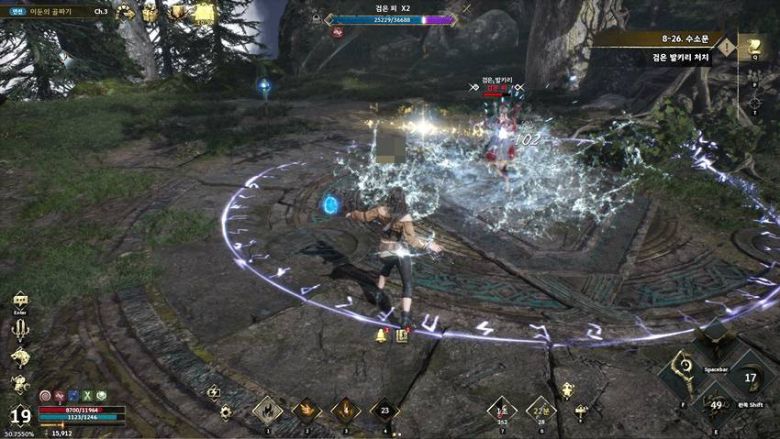Click the golden bell notification icon
The image size is (780, 439).
(x=381, y=335)
